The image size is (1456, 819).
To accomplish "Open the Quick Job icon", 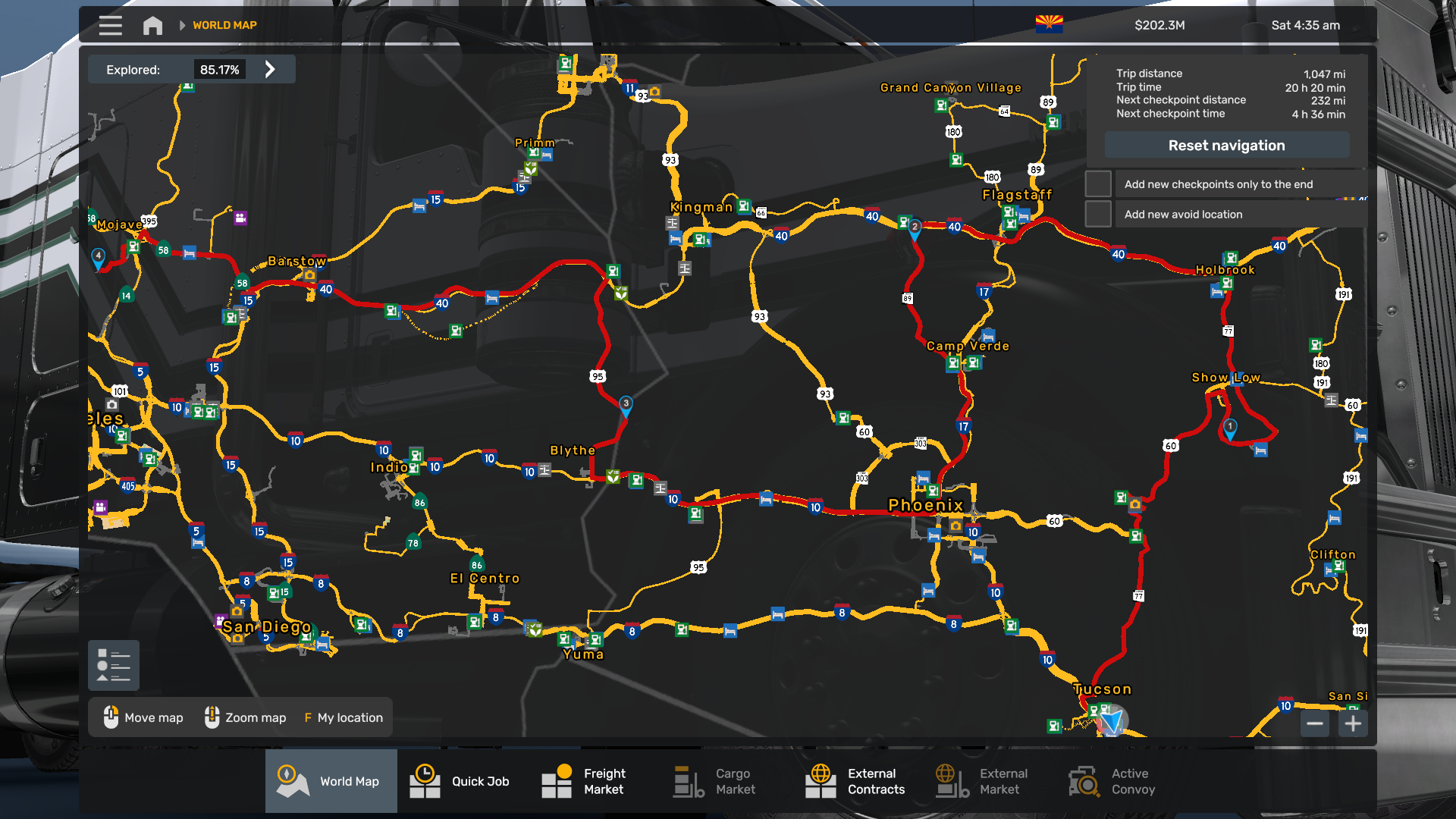I will 425,781.
